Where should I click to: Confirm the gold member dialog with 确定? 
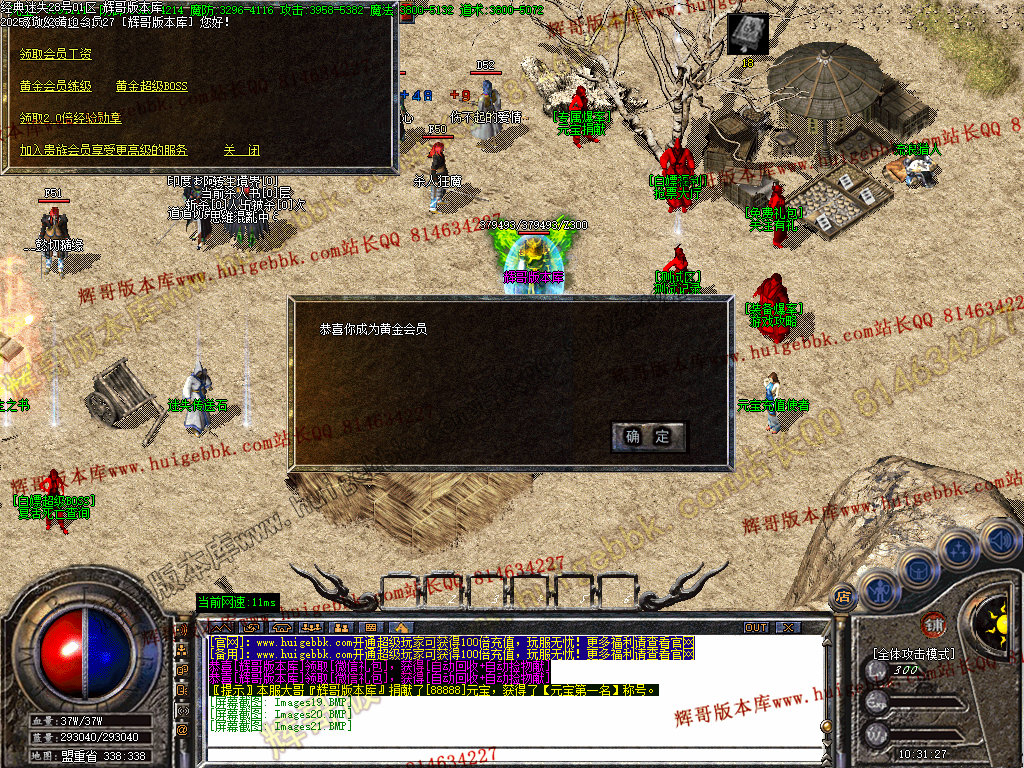(x=648, y=436)
